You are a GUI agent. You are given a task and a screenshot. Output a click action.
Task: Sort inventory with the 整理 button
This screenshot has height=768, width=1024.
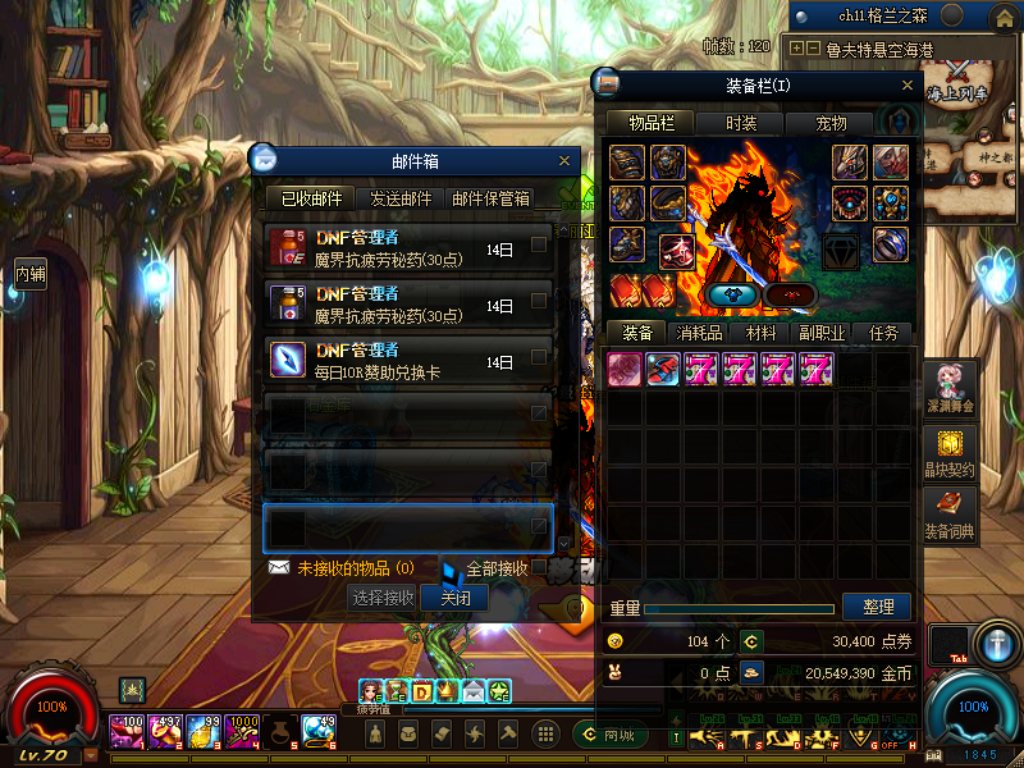click(x=877, y=606)
